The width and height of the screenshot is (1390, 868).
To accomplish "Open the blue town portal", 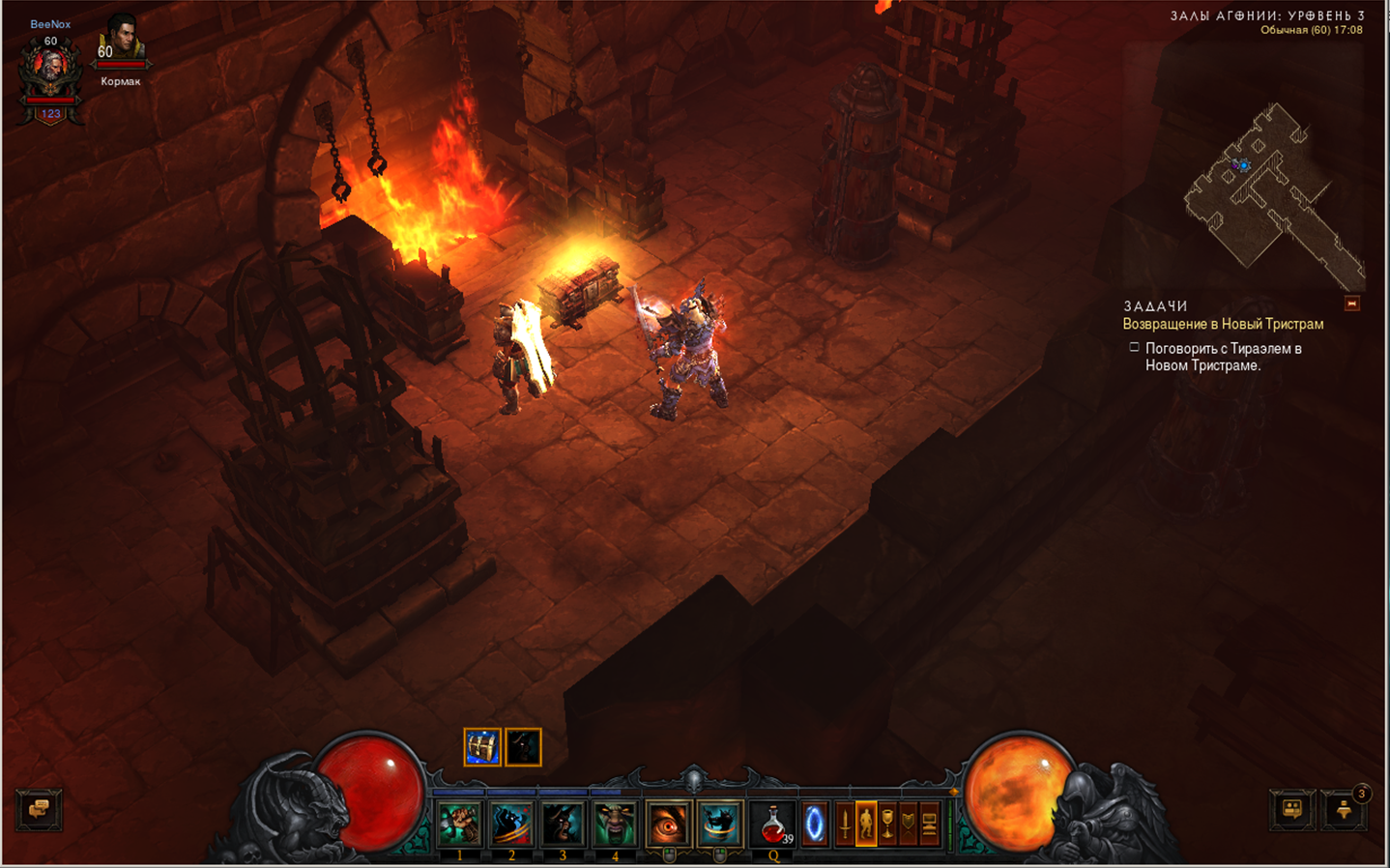I will pyautogui.click(x=815, y=825).
